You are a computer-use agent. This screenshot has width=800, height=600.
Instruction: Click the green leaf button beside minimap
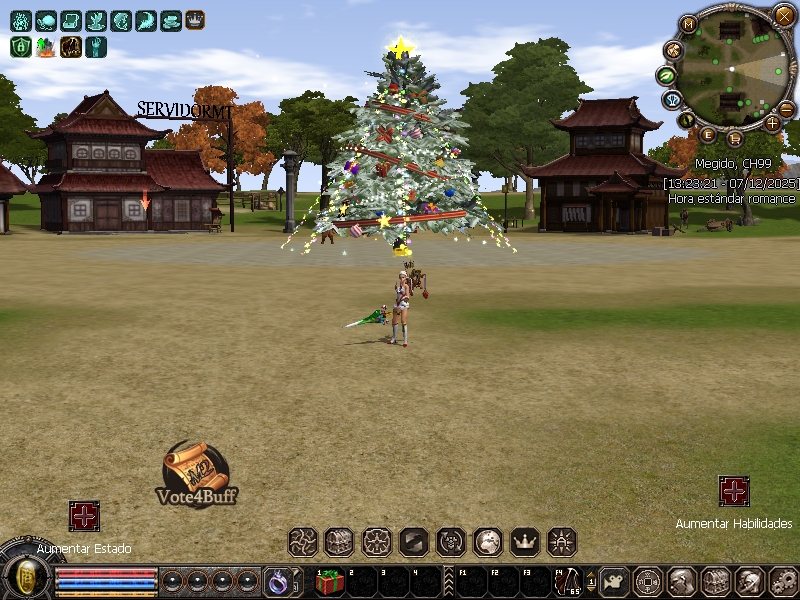(x=666, y=75)
